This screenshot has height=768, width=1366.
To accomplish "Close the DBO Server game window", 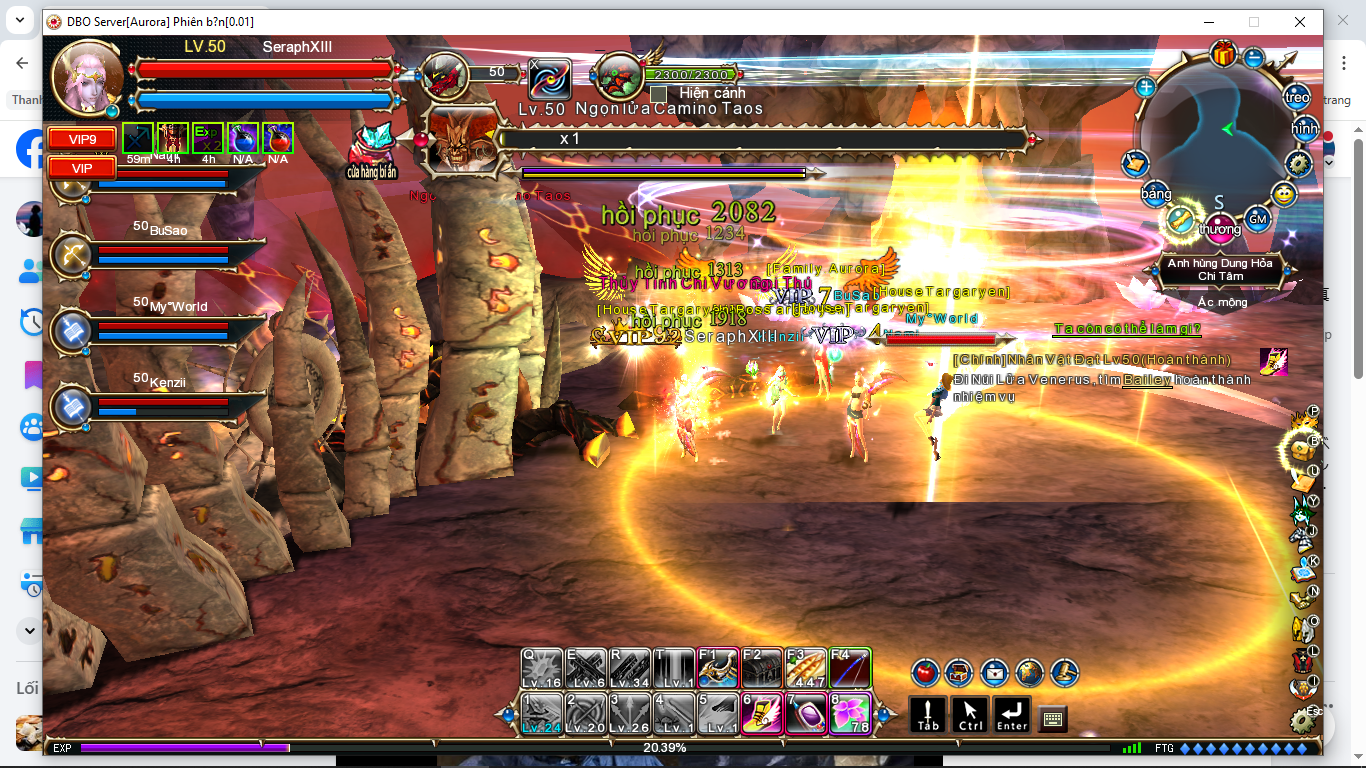I will (x=1299, y=22).
